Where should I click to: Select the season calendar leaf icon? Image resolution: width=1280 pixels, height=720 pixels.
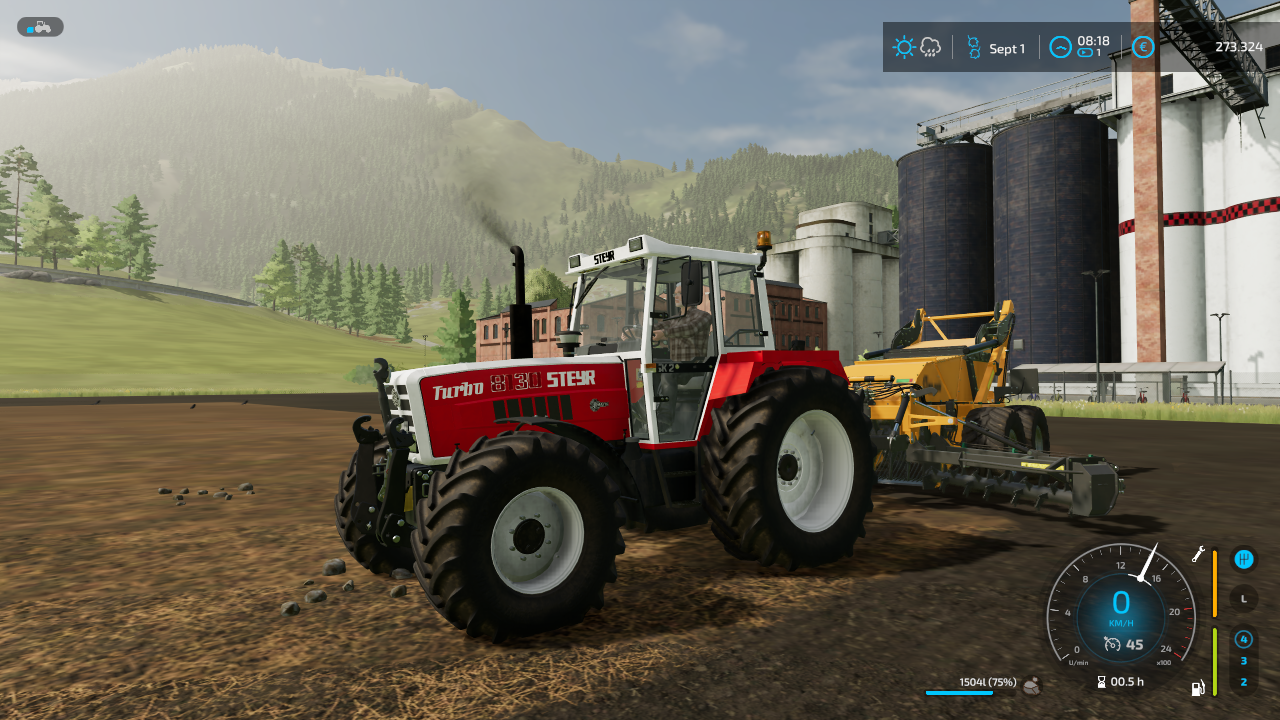pos(973,47)
